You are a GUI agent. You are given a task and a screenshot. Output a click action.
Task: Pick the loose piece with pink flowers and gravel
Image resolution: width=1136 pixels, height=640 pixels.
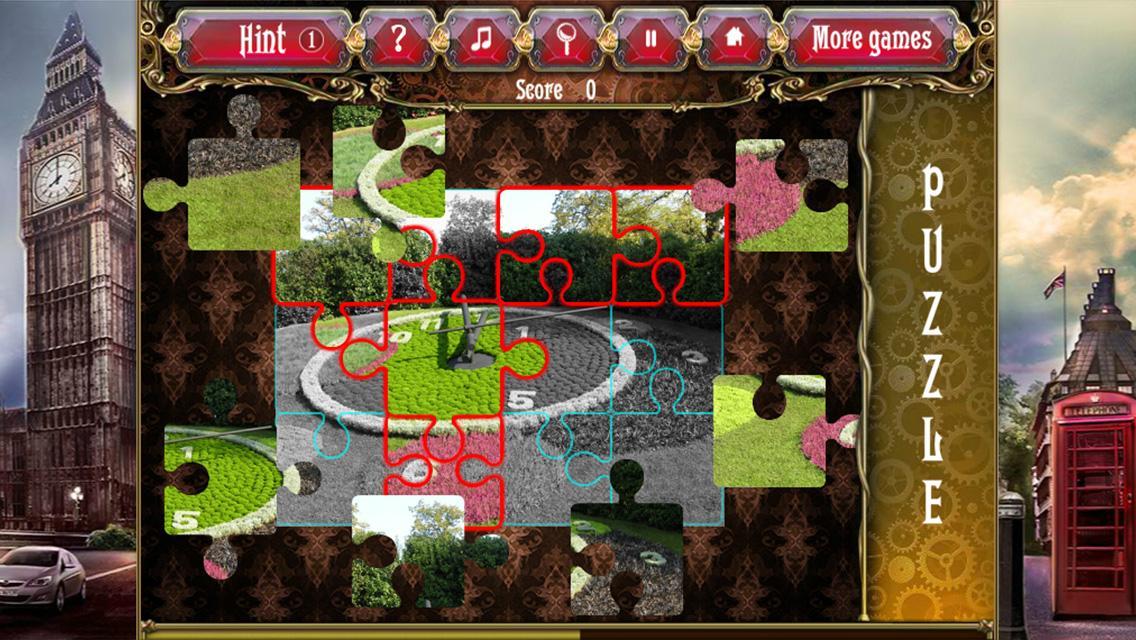[785, 195]
